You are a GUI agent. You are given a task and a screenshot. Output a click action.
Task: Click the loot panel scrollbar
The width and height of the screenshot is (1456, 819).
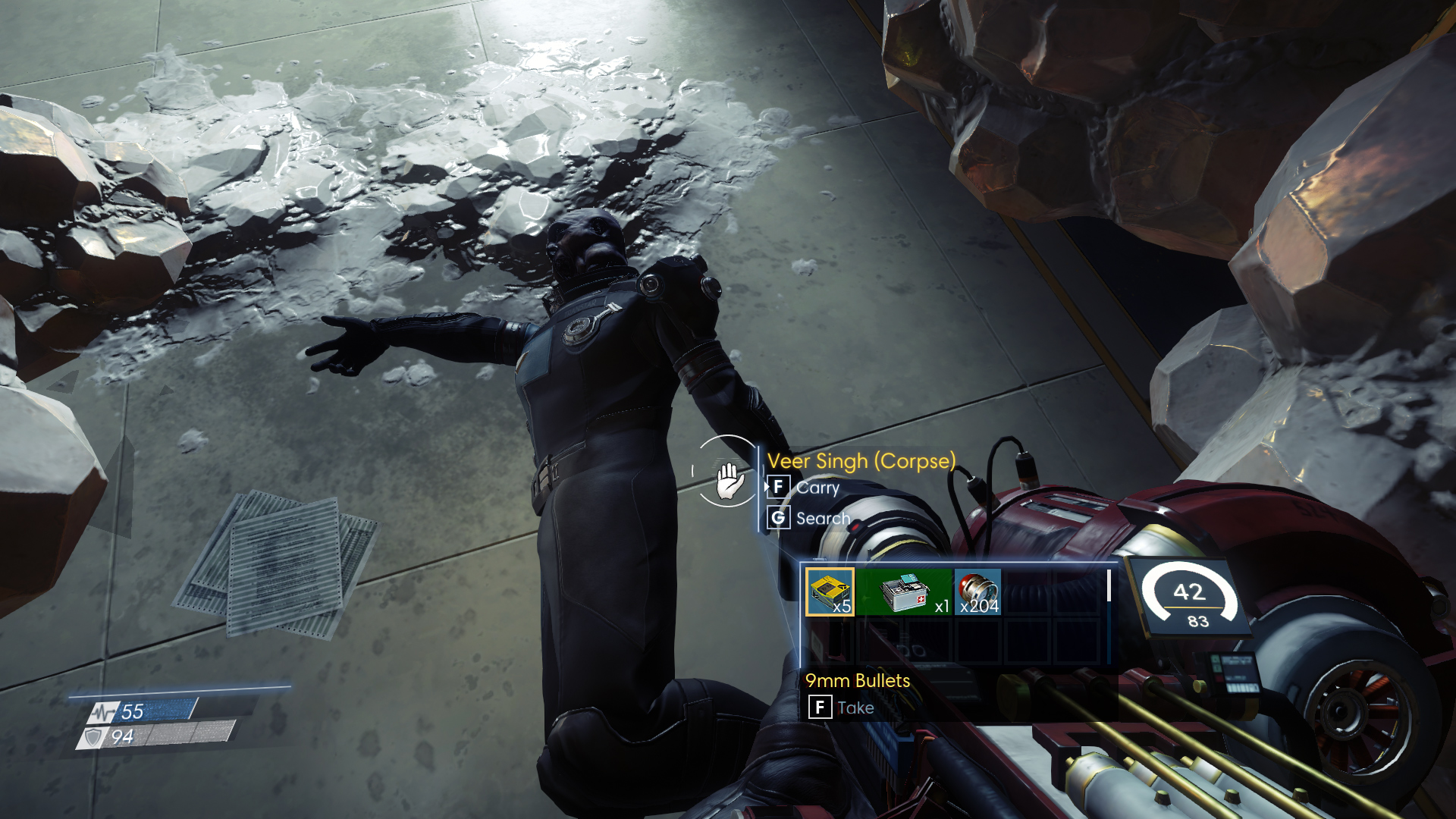click(1109, 585)
